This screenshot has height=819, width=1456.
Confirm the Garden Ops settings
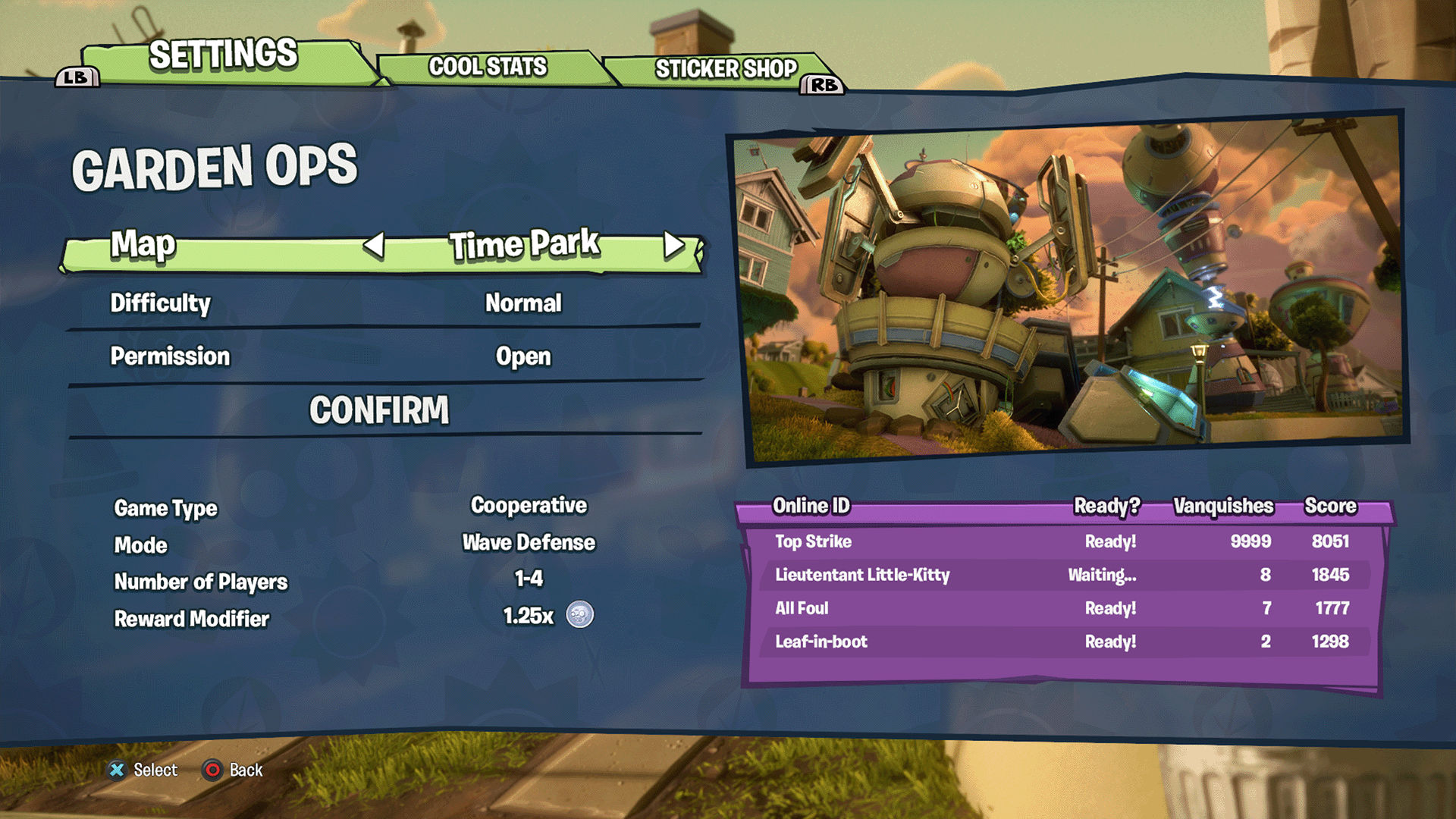tap(379, 410)
